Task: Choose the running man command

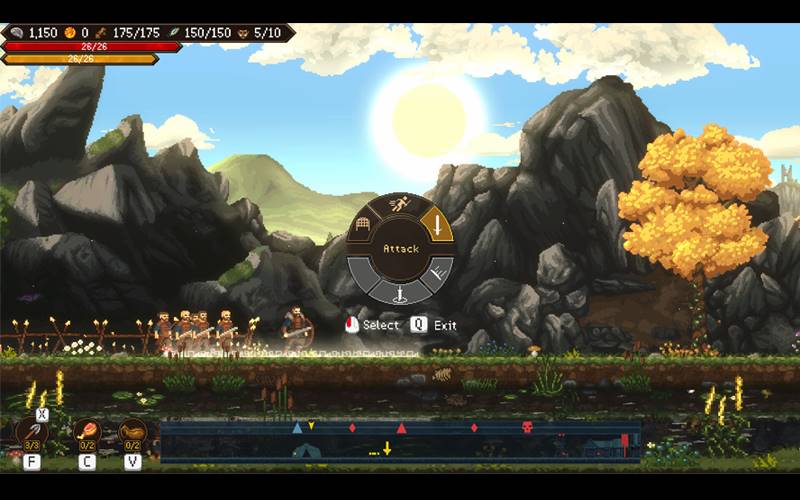Action: [399, 206]
